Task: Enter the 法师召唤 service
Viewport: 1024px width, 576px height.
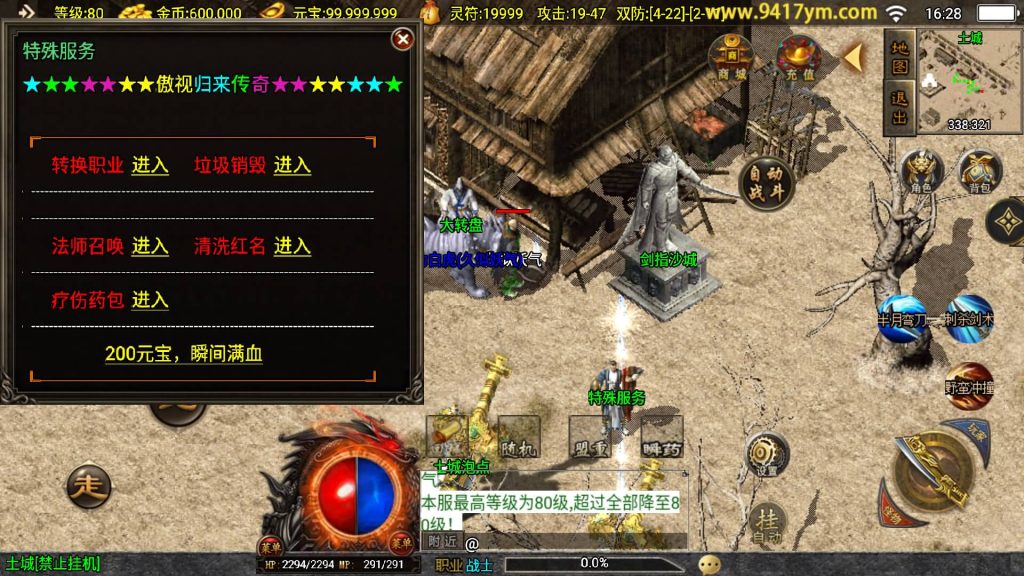Action: click(150, 247)
